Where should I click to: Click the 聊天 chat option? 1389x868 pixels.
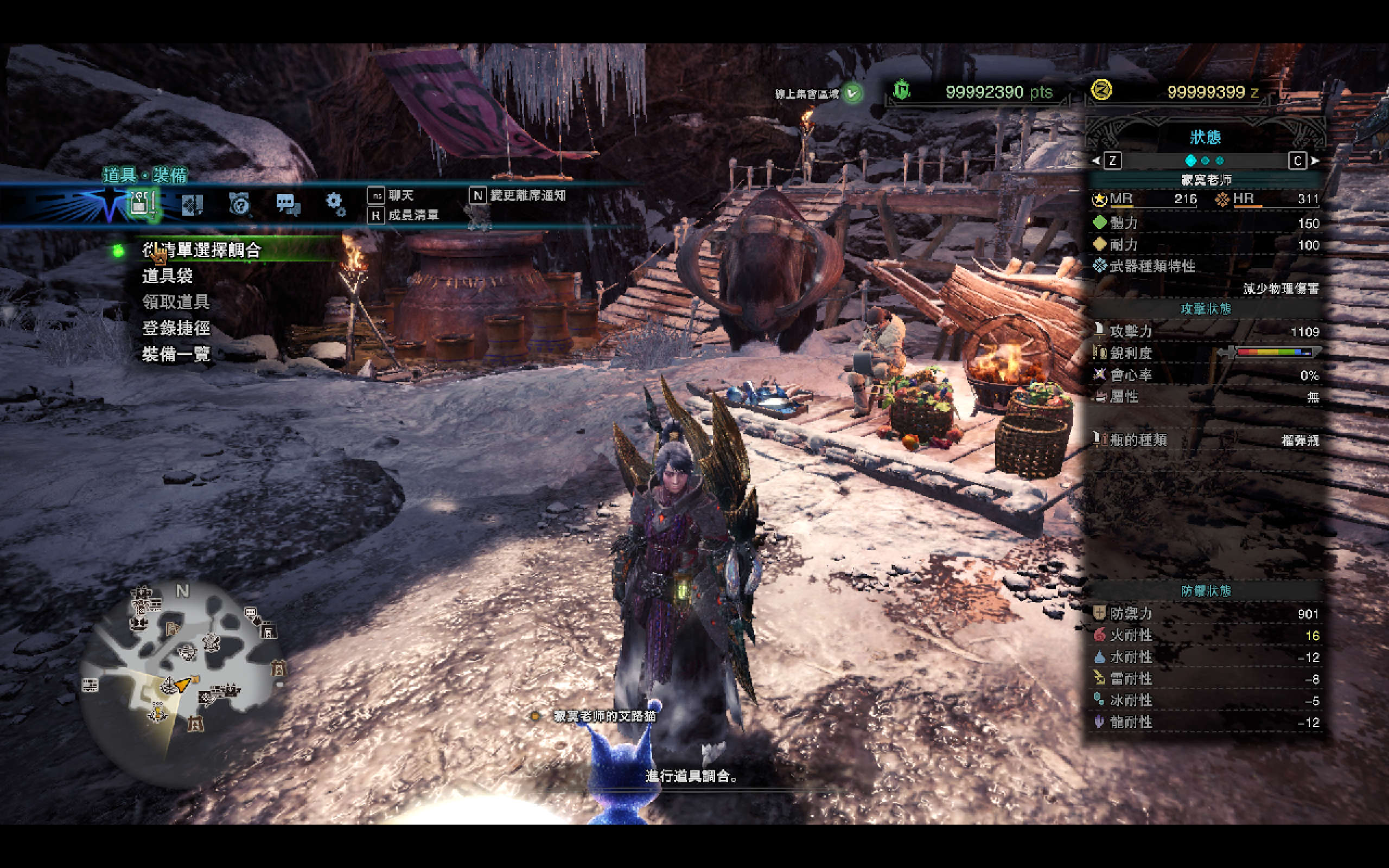click(400, 196)
